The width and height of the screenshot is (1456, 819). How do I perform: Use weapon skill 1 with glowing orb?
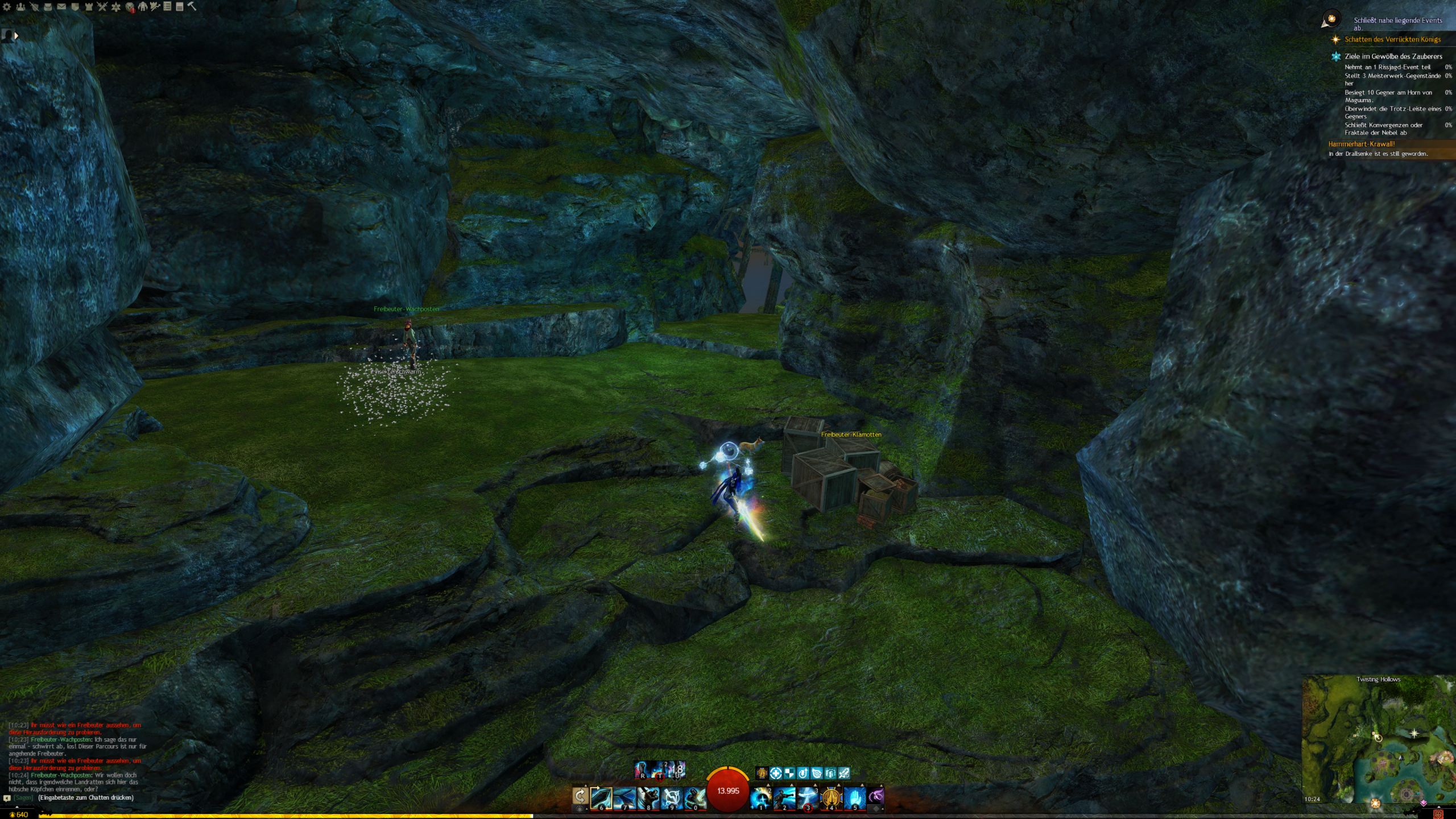pos(761,798)
